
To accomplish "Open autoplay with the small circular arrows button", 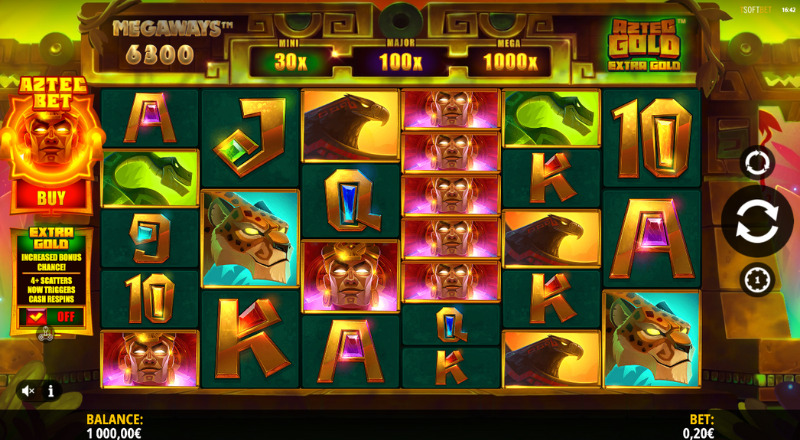I will tap(757, 162).
